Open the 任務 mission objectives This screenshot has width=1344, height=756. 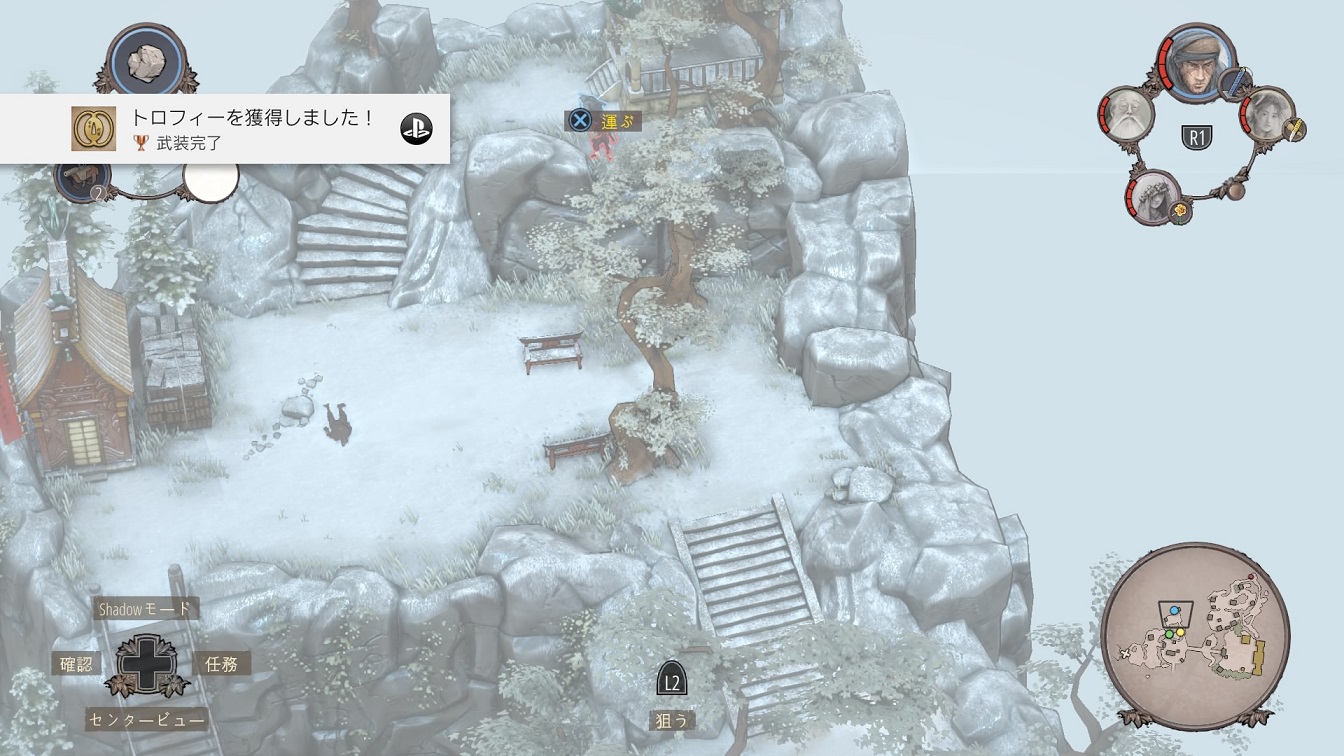pyautogui.click(x=221, y=663)
